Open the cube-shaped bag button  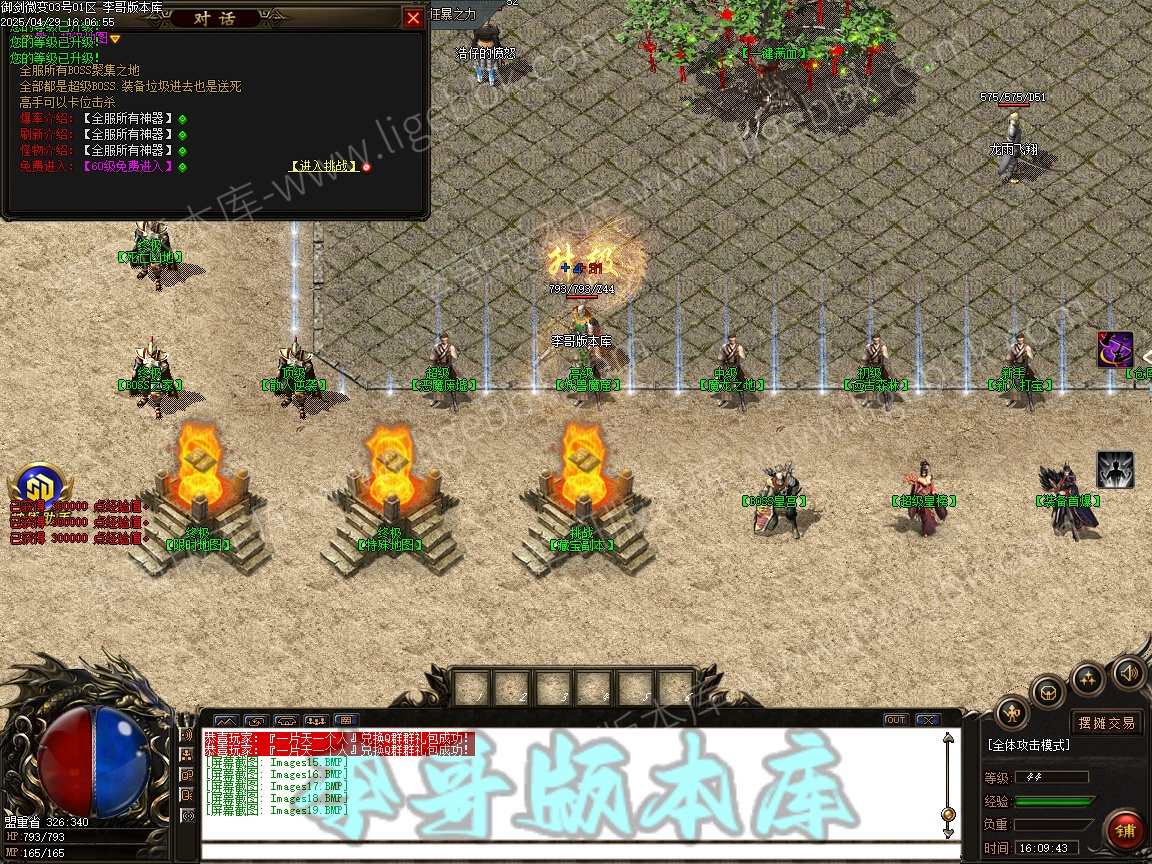pos(1048,692)
